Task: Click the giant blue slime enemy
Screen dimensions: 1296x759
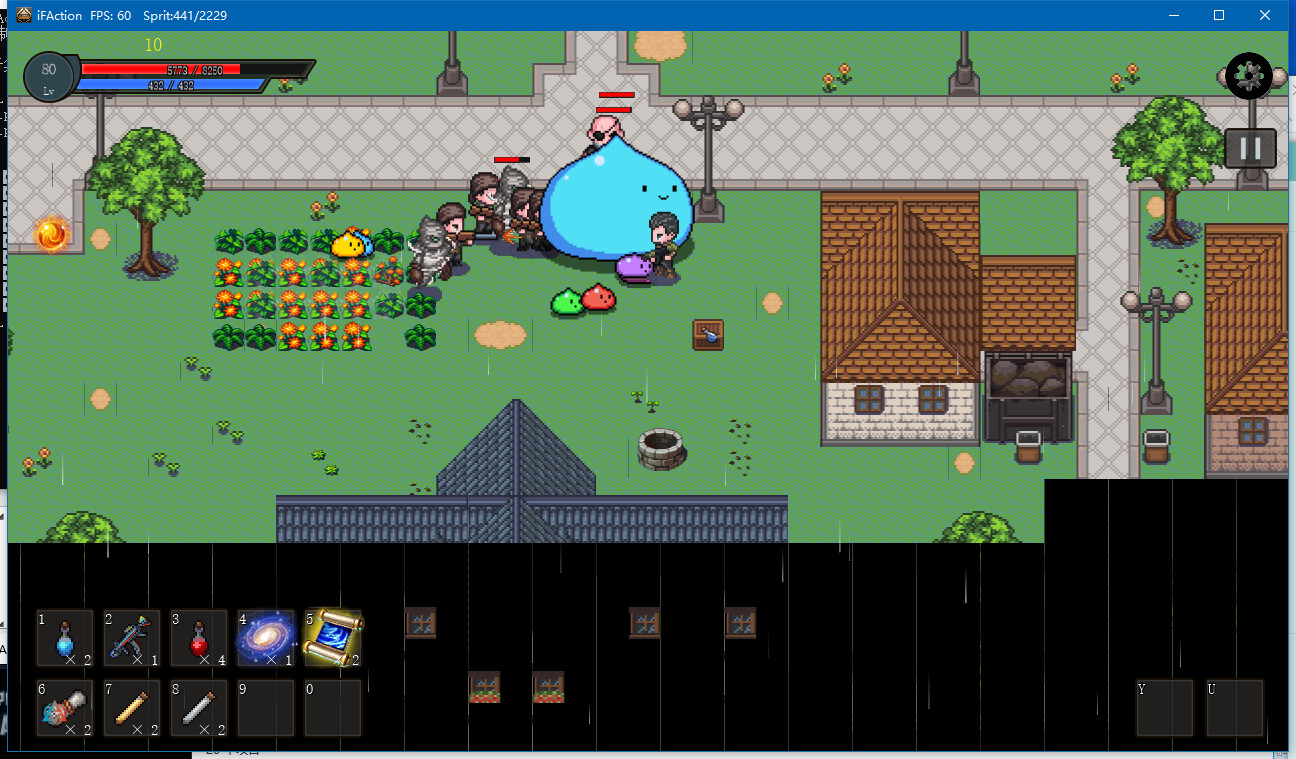Action: (614, 205)
